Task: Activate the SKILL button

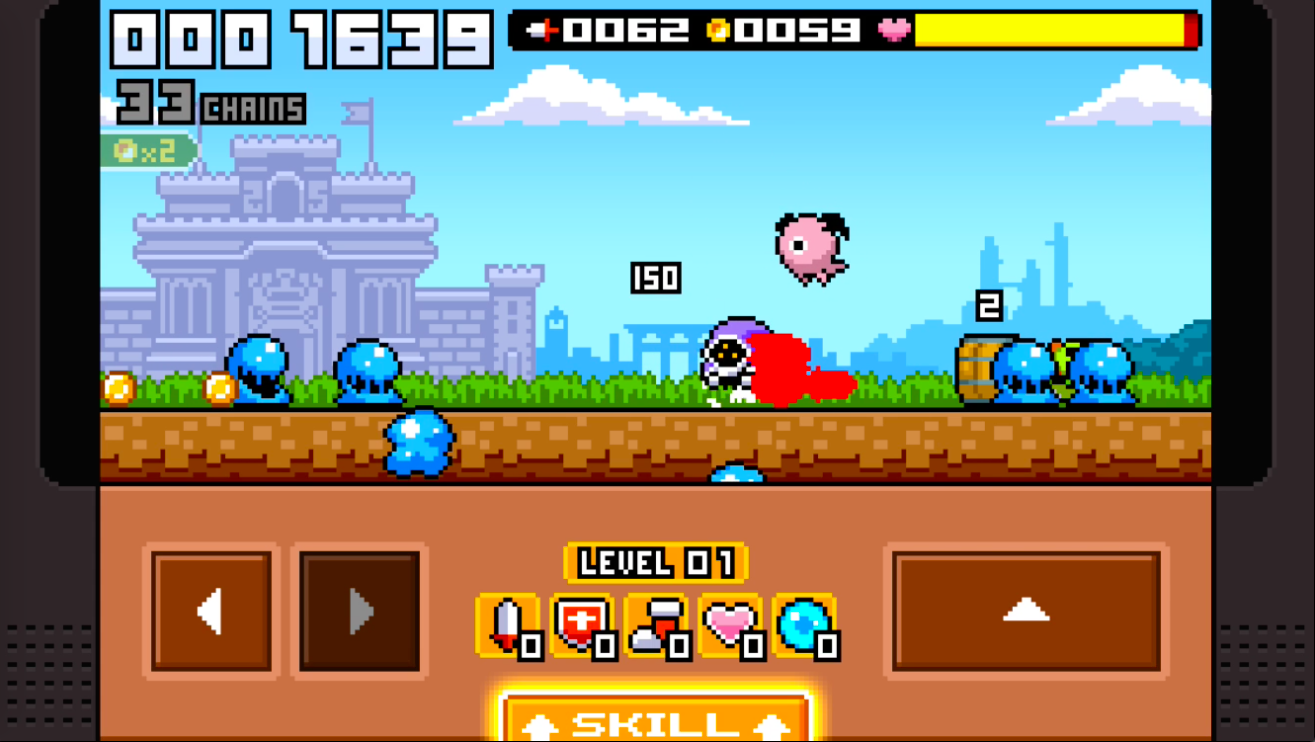Action: pos(655,720)
